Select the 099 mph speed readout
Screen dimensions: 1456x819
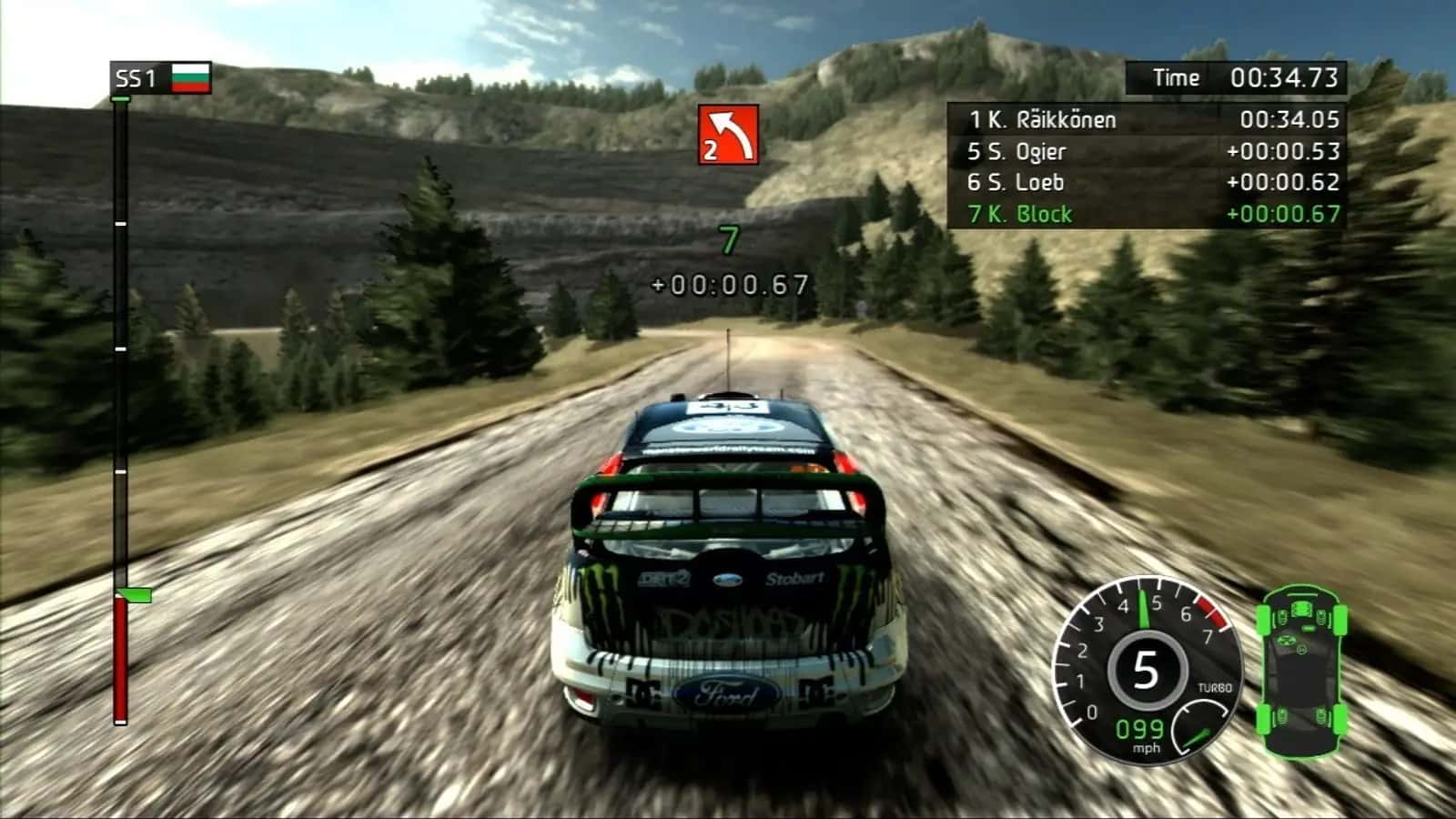pyautogui.click(x=1139, y=728)
